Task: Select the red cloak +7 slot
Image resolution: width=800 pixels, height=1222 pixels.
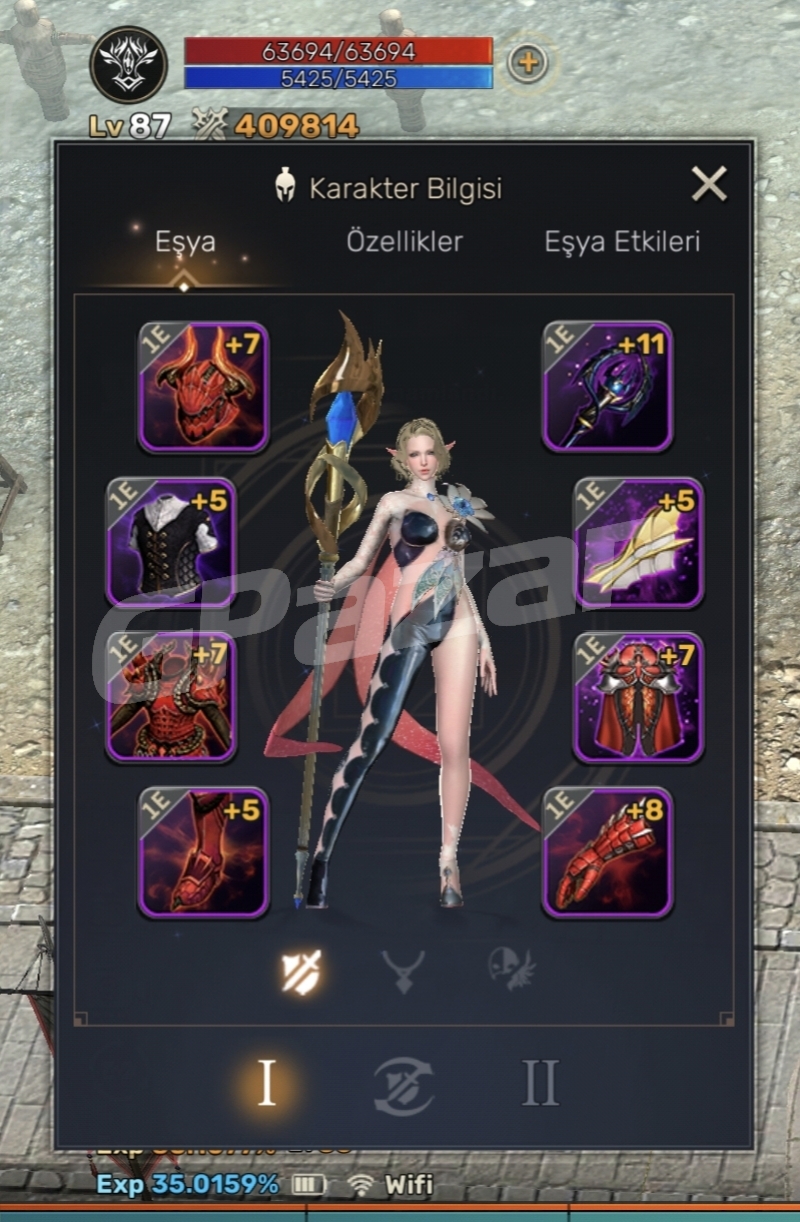Action: [638, 698]
